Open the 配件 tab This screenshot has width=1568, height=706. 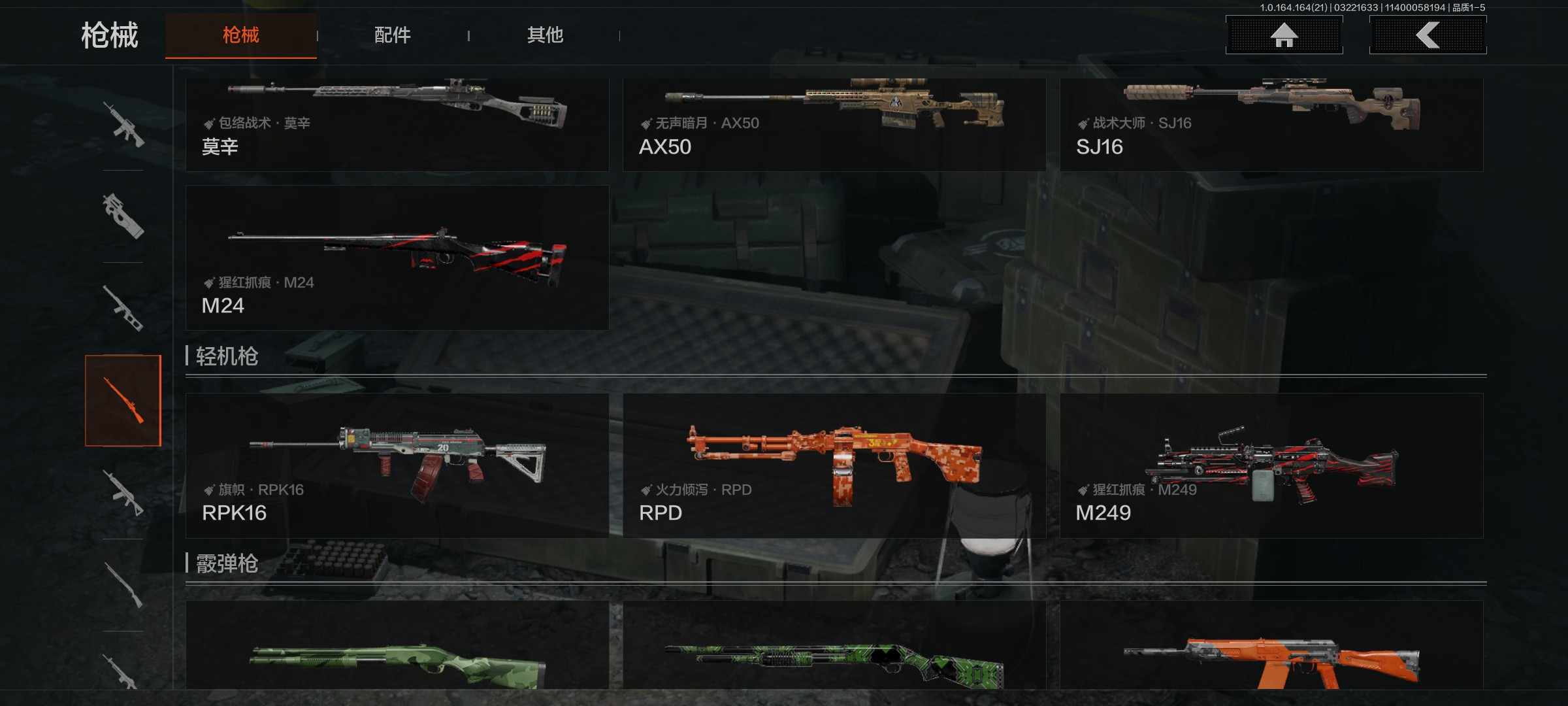[x=392, y=35]
